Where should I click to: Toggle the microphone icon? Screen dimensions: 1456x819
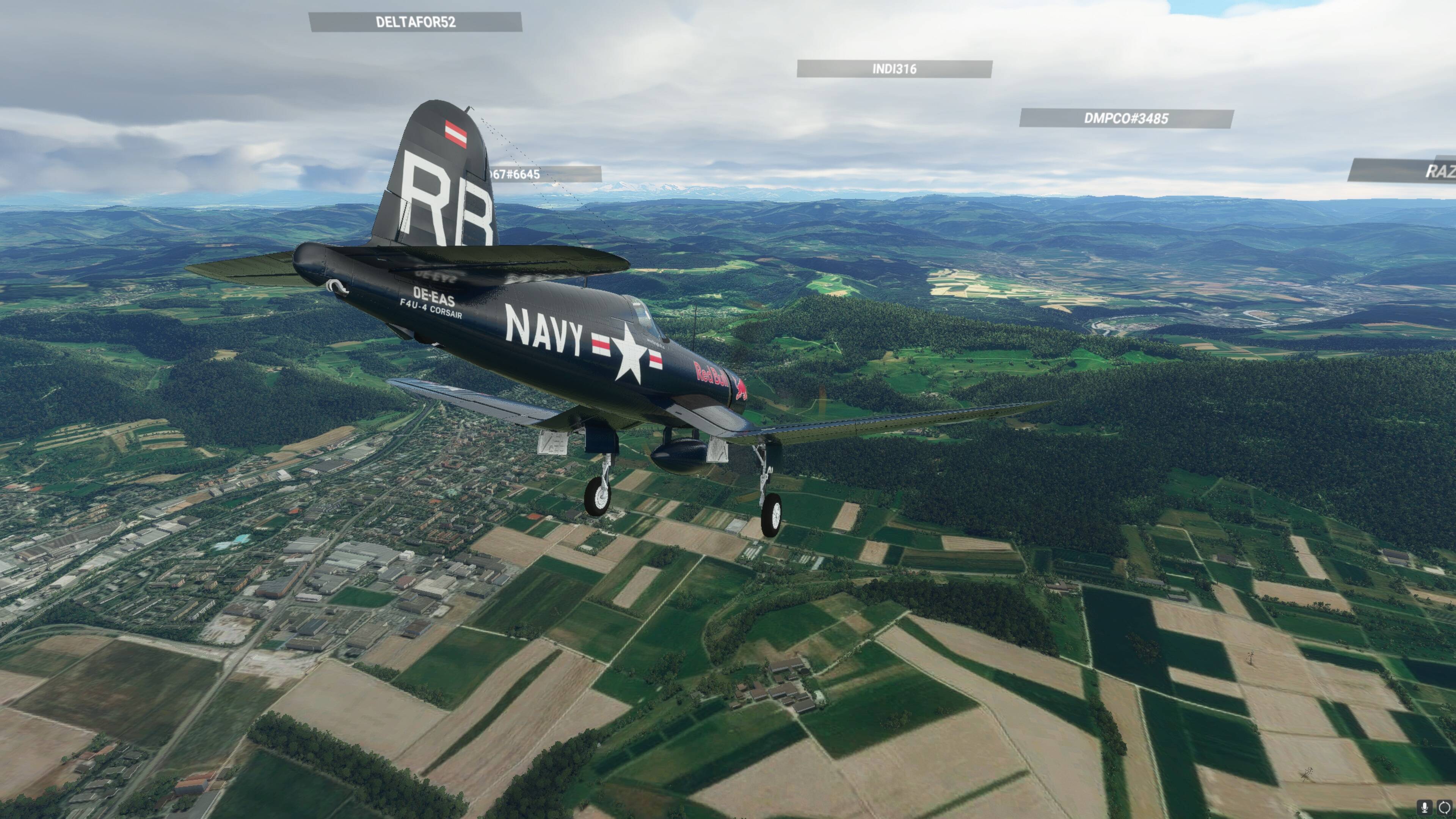pos(1425,807)
